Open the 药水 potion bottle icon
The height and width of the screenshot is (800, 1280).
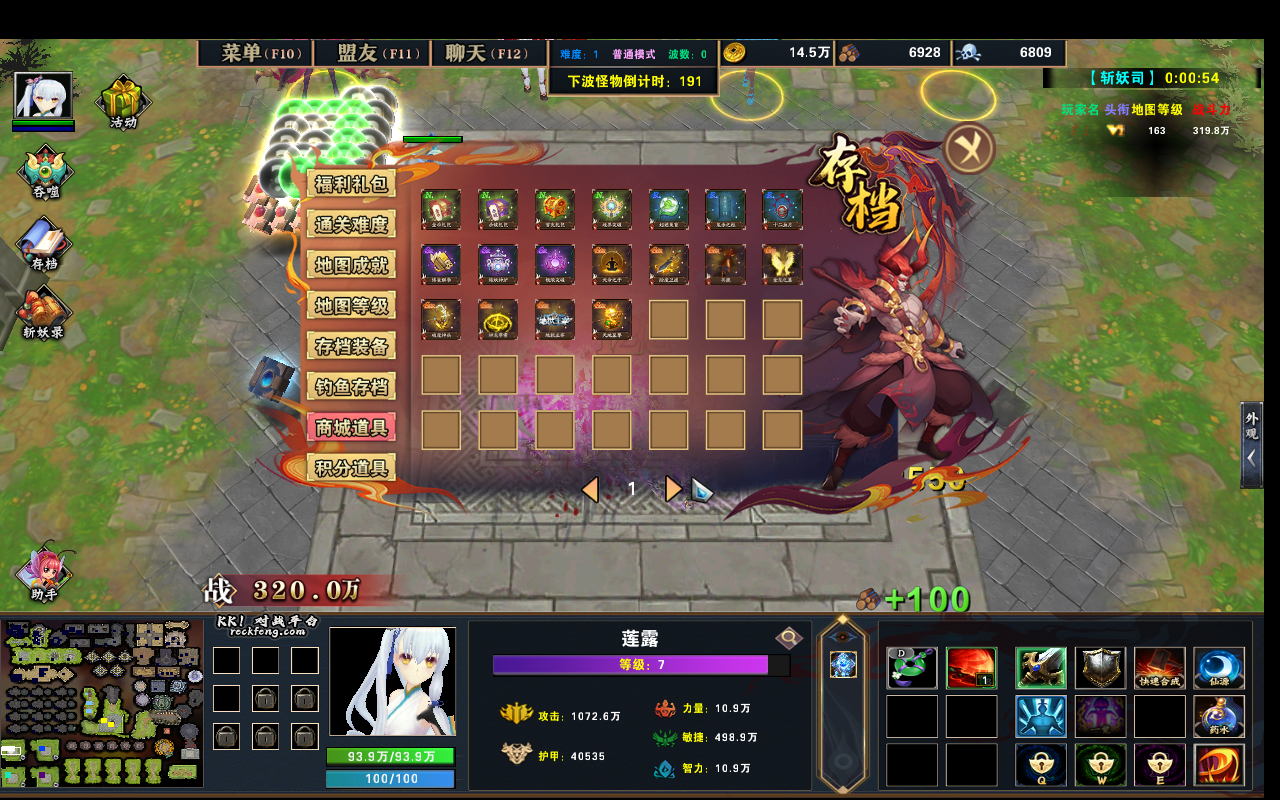tap(1220, 715)
